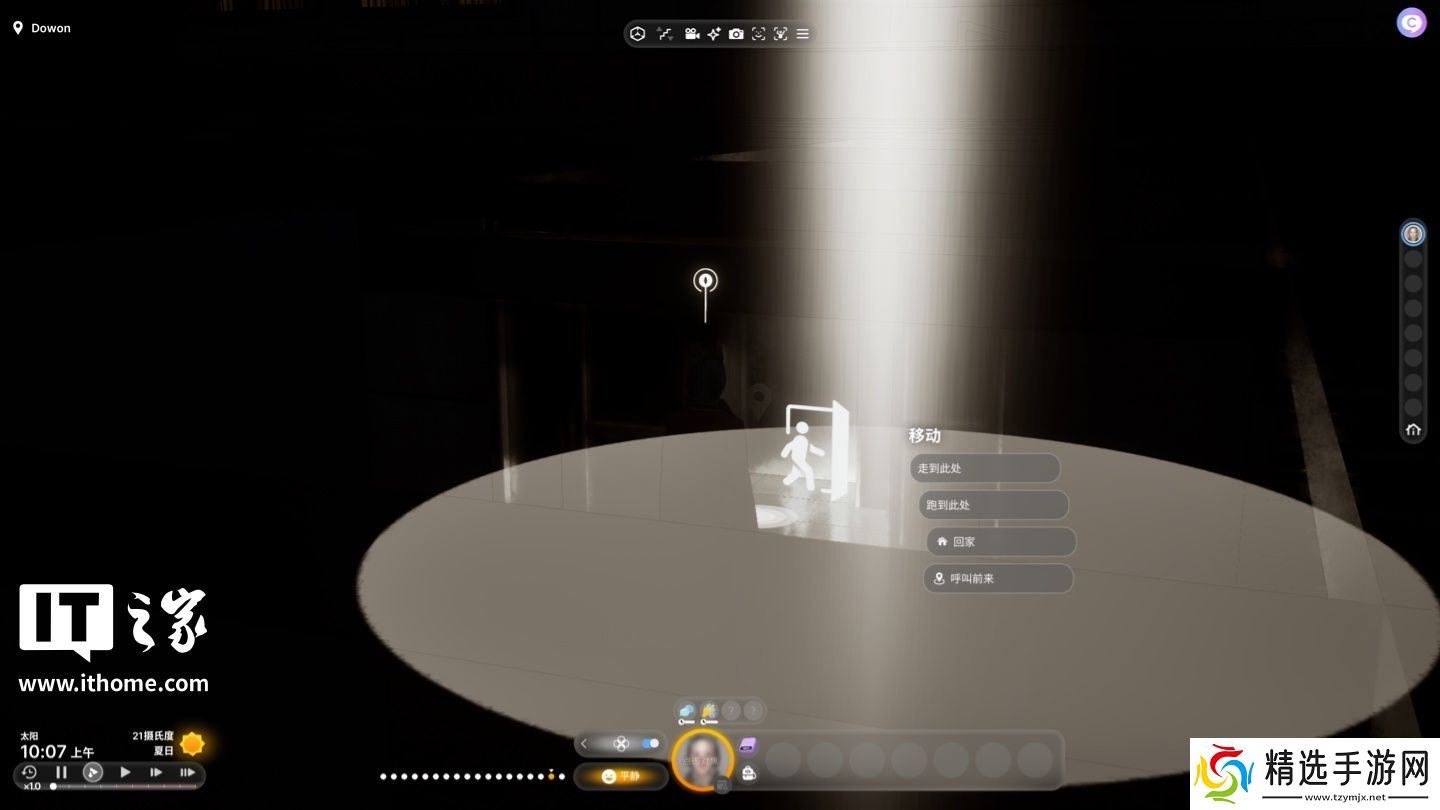The image size is (1440, 810).
Task: Select 呼叫前来 to call someone over
Action: pyautogui.click(x=998, y=578)
